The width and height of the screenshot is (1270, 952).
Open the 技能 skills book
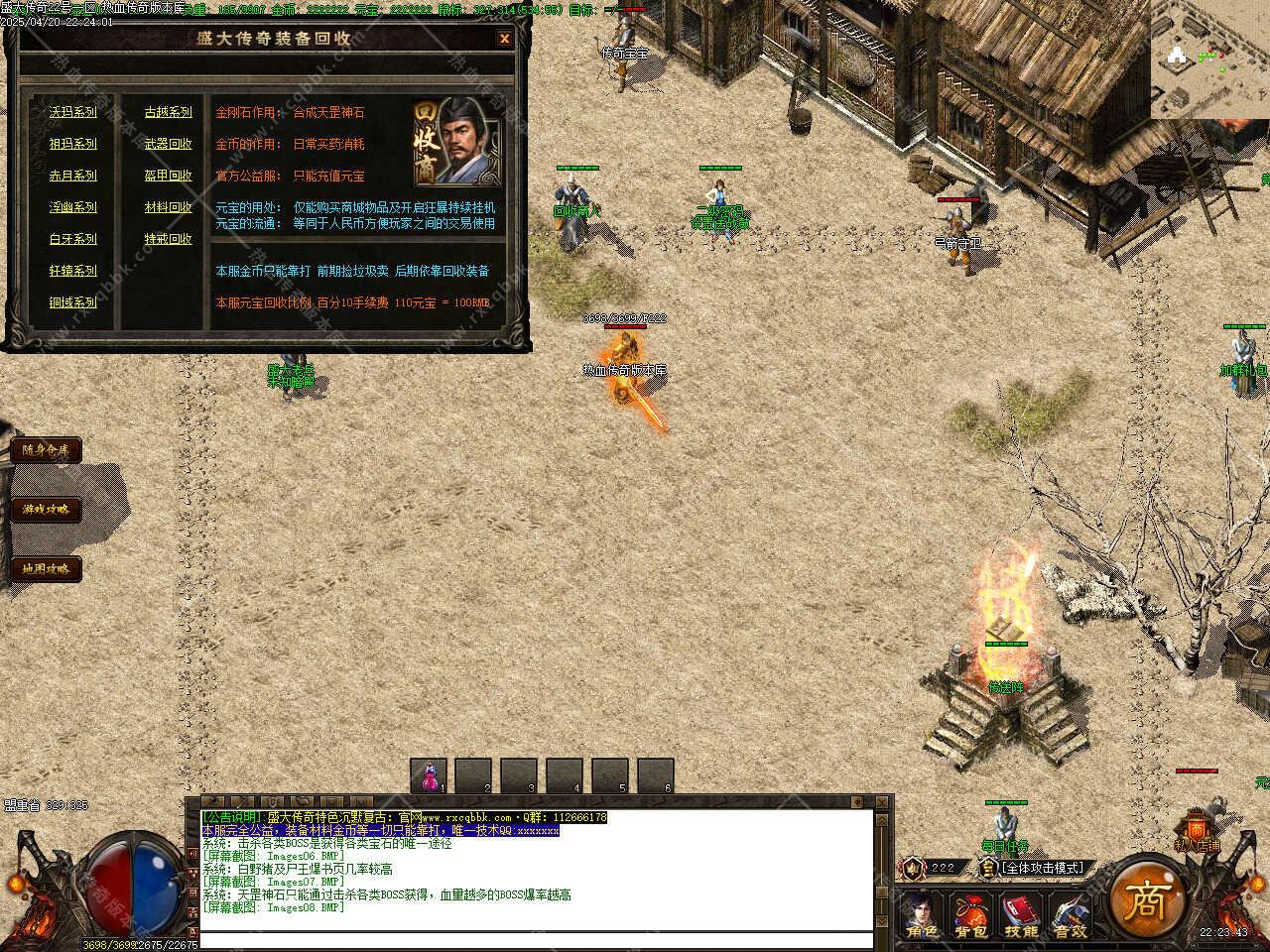point(1020,916)
